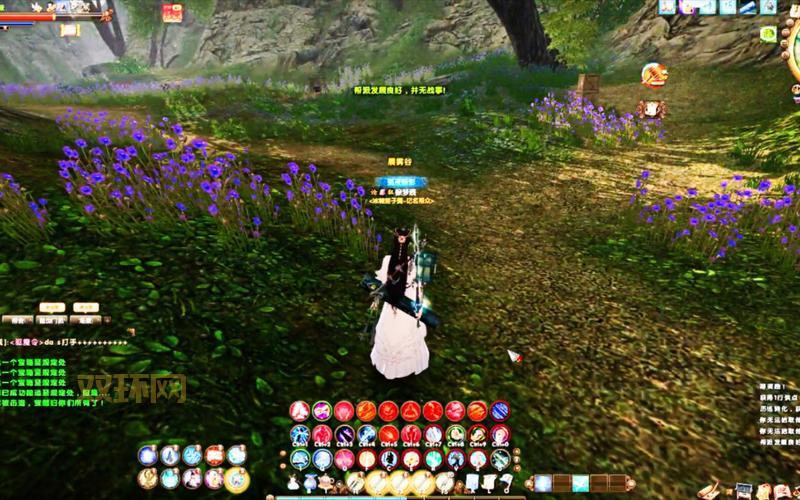Click the glowing gold-ringed icon in the left cluster

pyautogui.click(x=237, y=479)
